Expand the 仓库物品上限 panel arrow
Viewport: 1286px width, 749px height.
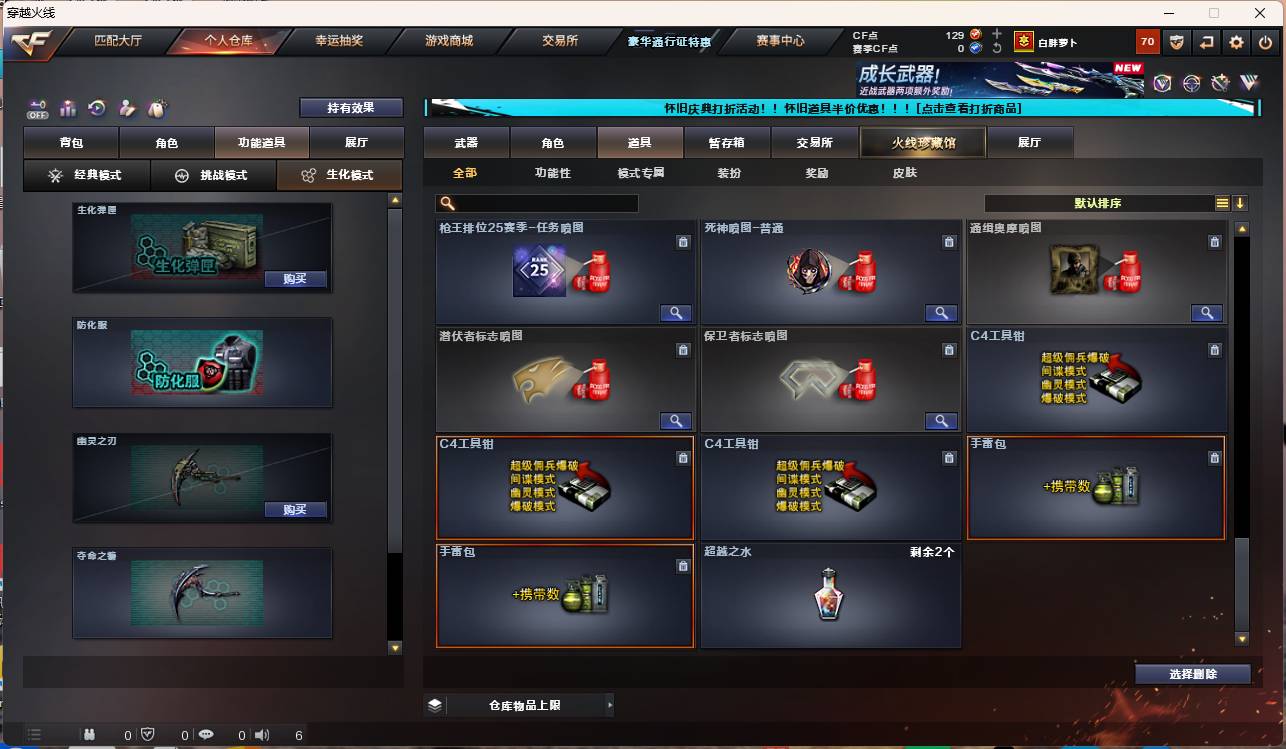(x=609, y=704)
